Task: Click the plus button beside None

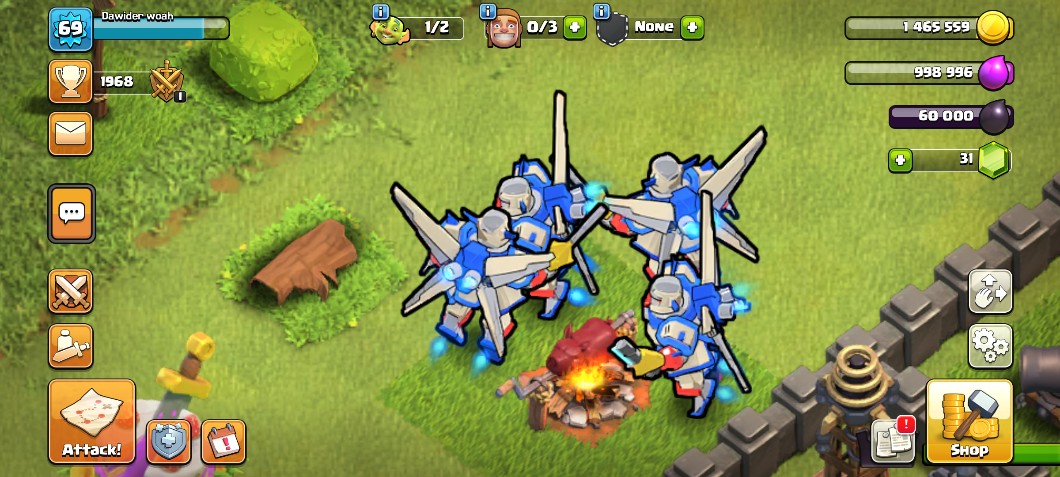Action: pos(693,27)
